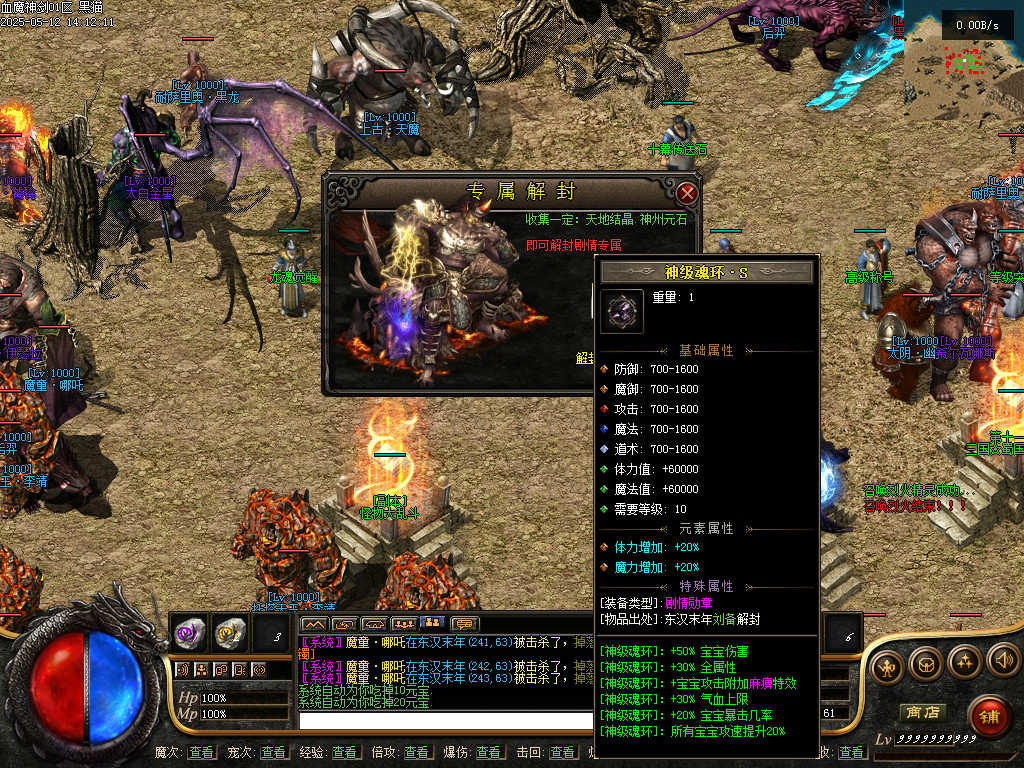The height and width of the screenshot is (768, 1024).
Task: Select the speech bubble chat channel tab
Action: click(x=465, y=625)
